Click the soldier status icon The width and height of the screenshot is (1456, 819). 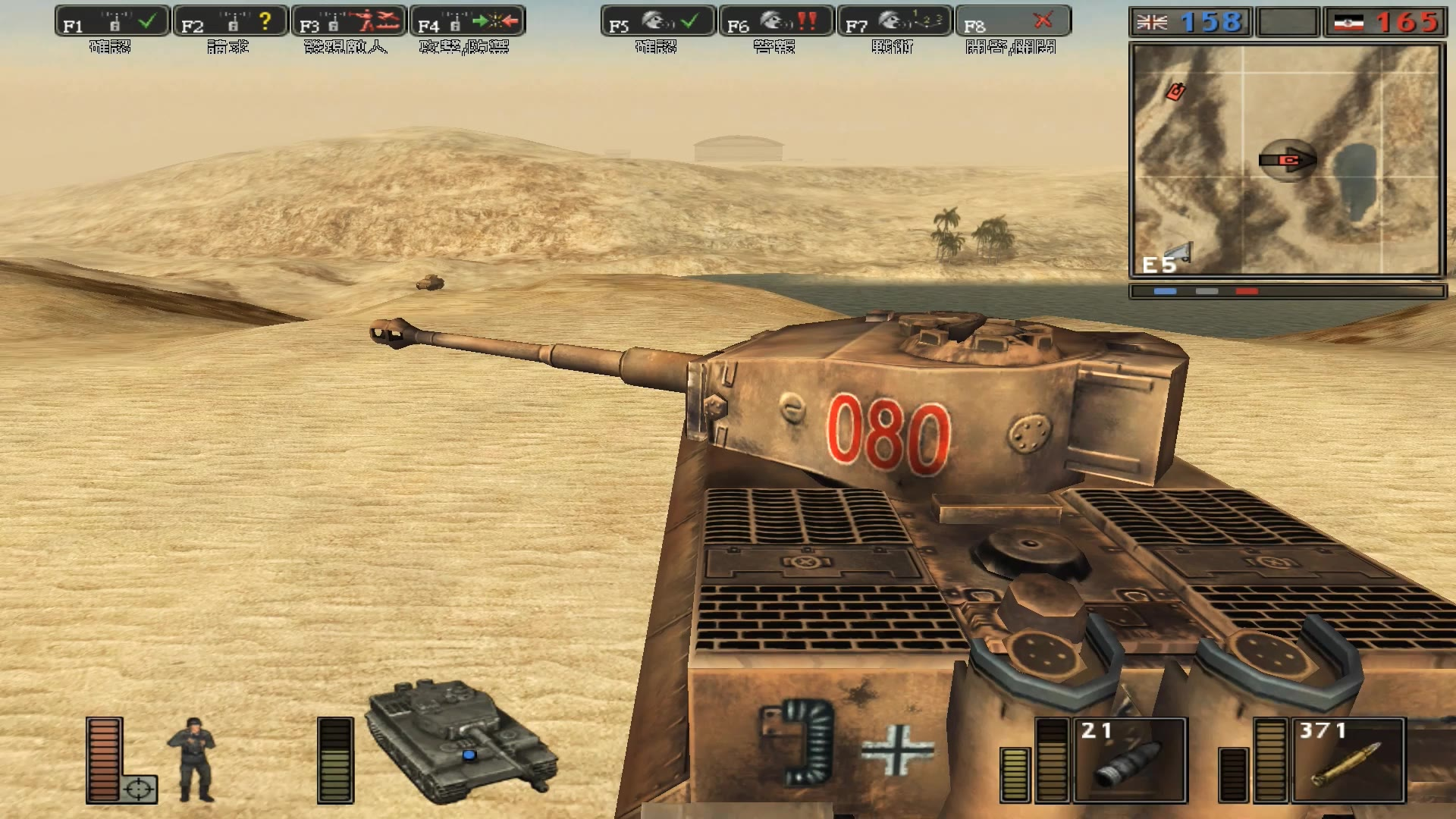pos(192,758)
